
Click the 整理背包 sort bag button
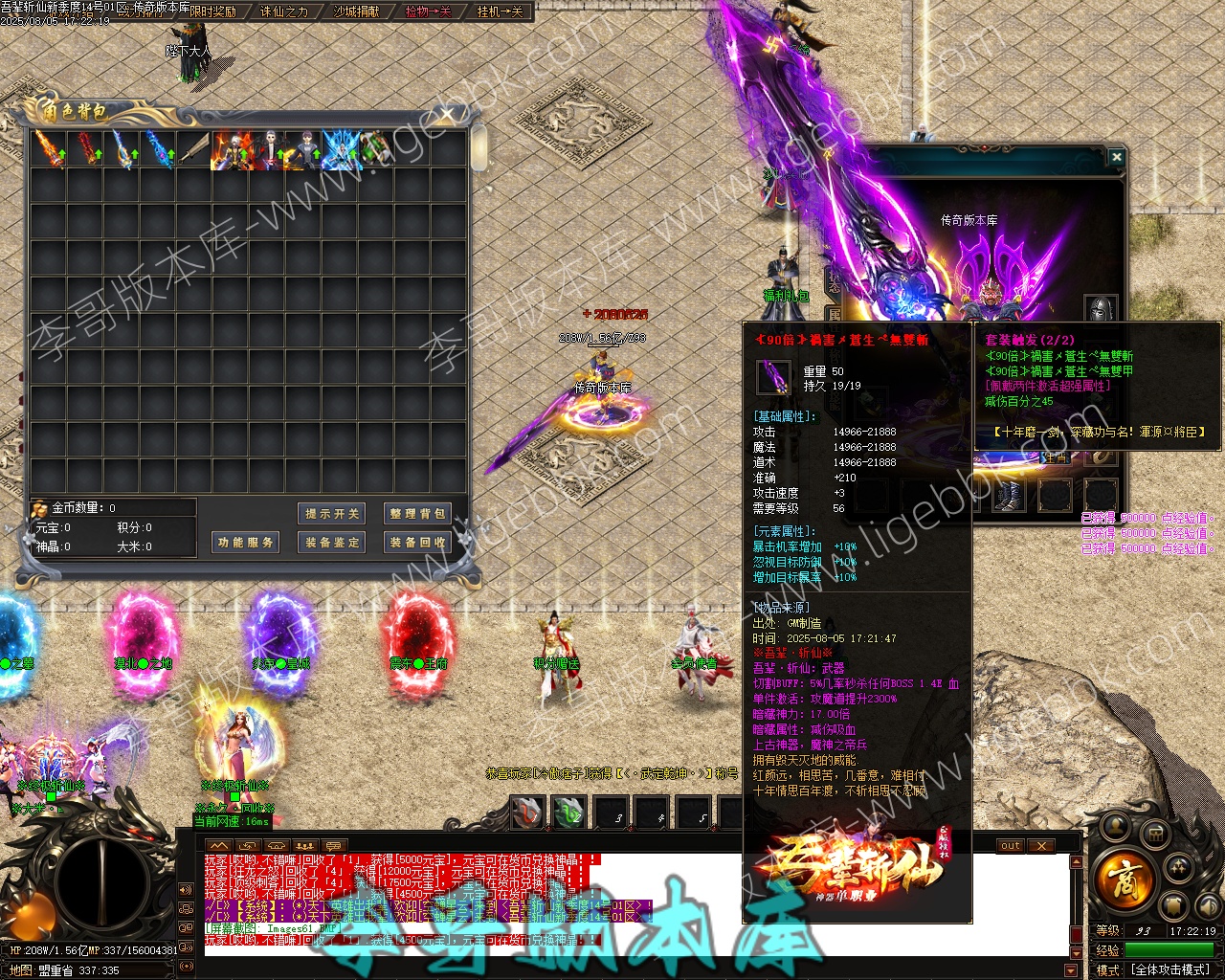pos(416,514)
